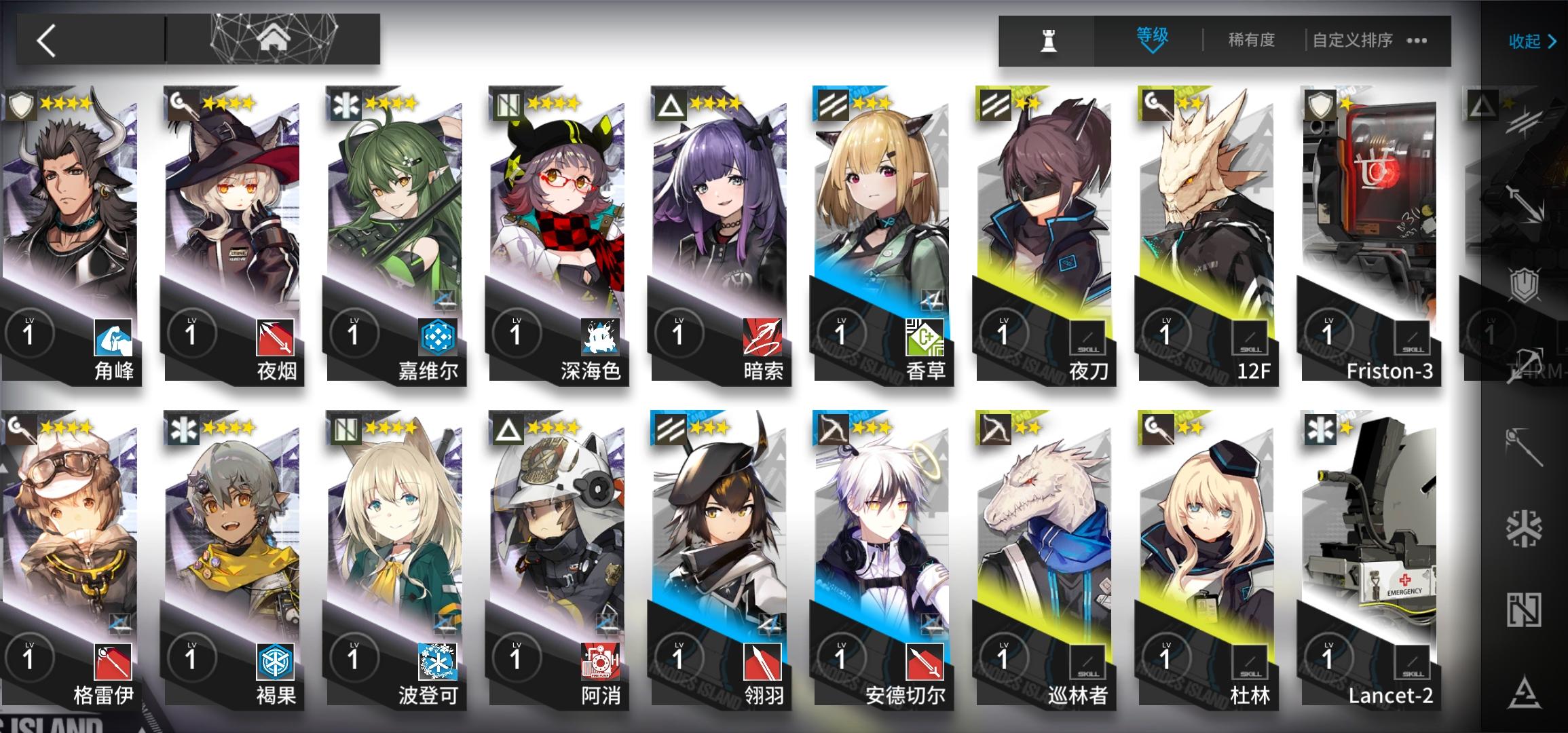Viewport: 1568px width, 733px height.
Task: Switch to the 稀有度 rarity sort tab
Action: tap(1252, 40)
